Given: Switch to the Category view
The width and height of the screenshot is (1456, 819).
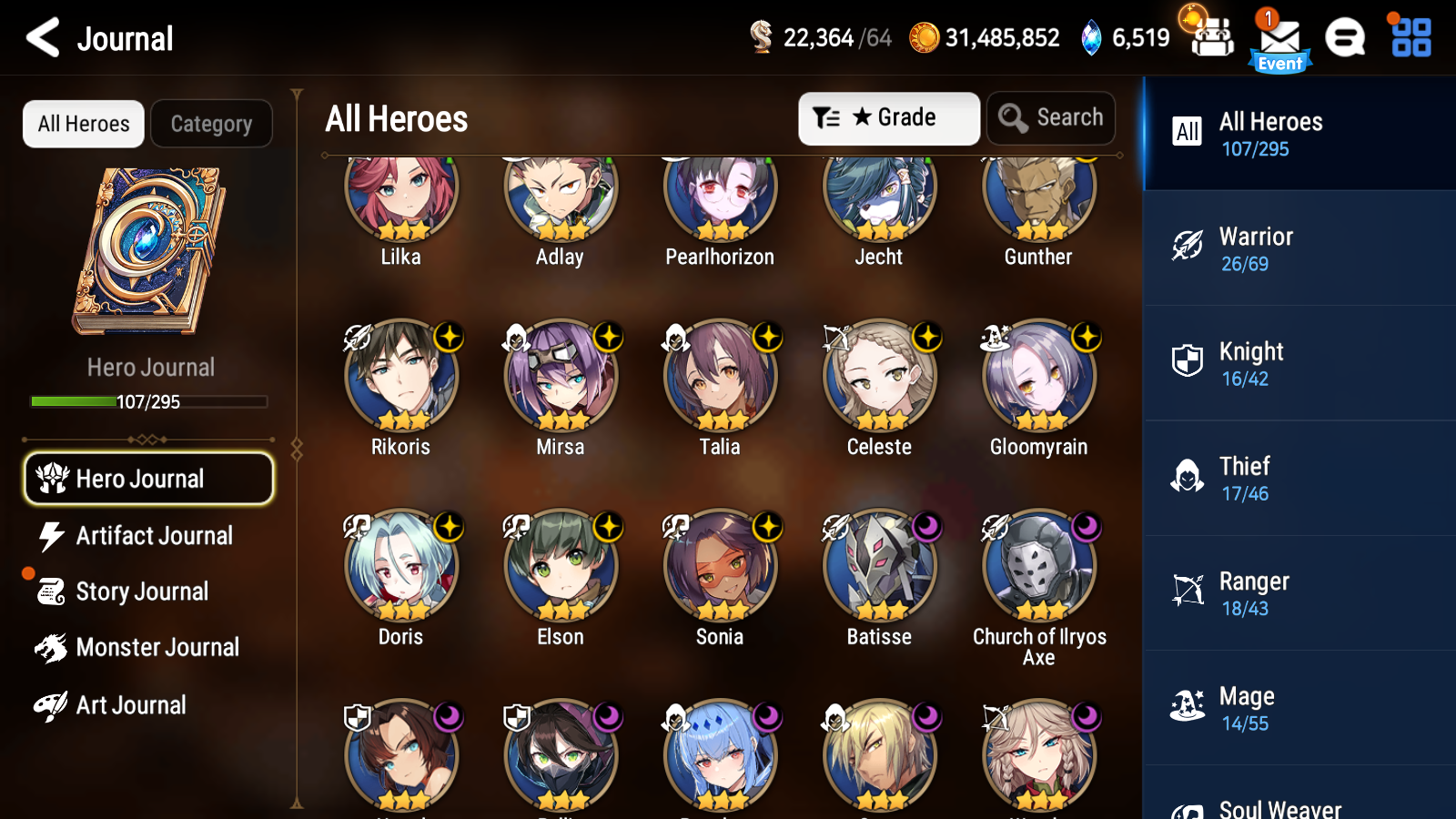Looking at the screenshot, I should 211,124.
